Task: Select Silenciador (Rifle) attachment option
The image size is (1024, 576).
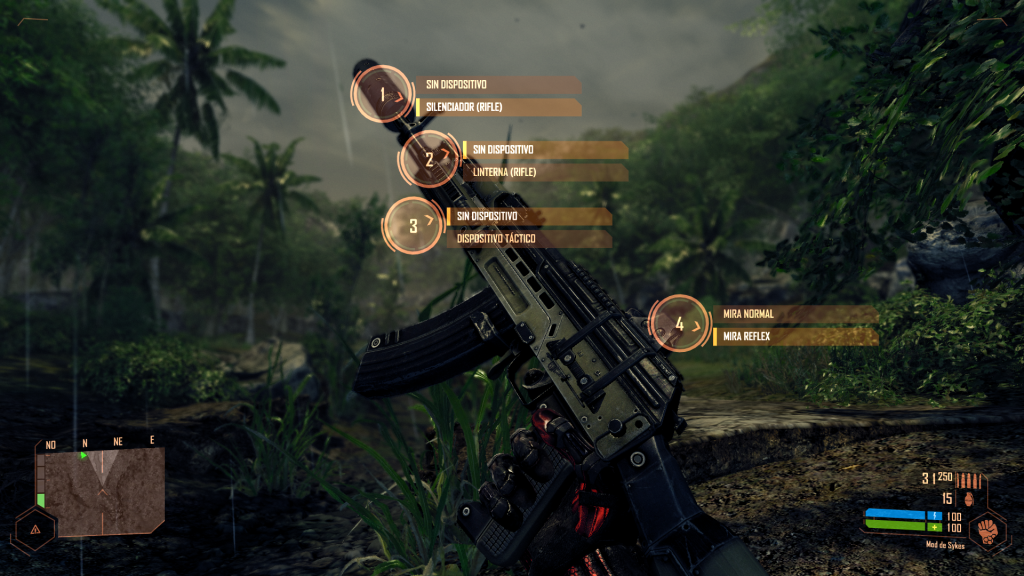Action: pyautogui.click(x=498, y=107)
